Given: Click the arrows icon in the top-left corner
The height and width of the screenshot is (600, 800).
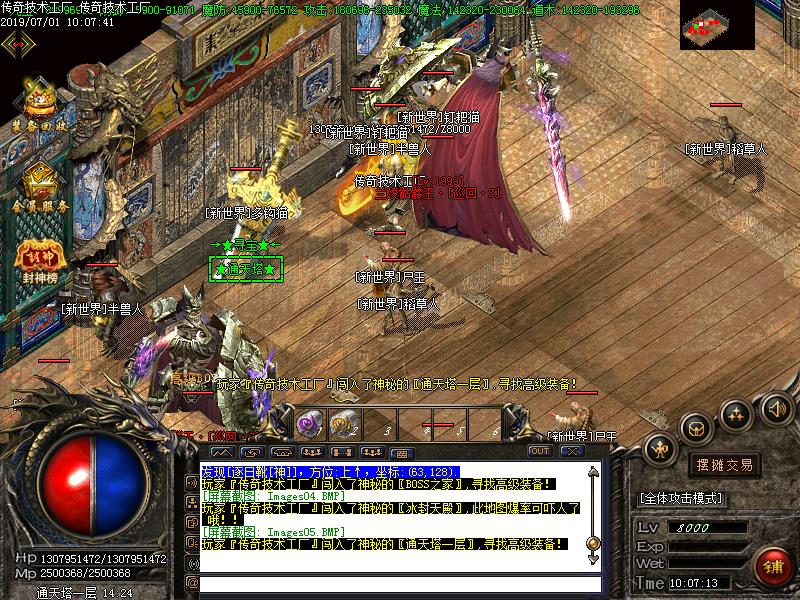Looking at the screenshot, I should [15, 43].
